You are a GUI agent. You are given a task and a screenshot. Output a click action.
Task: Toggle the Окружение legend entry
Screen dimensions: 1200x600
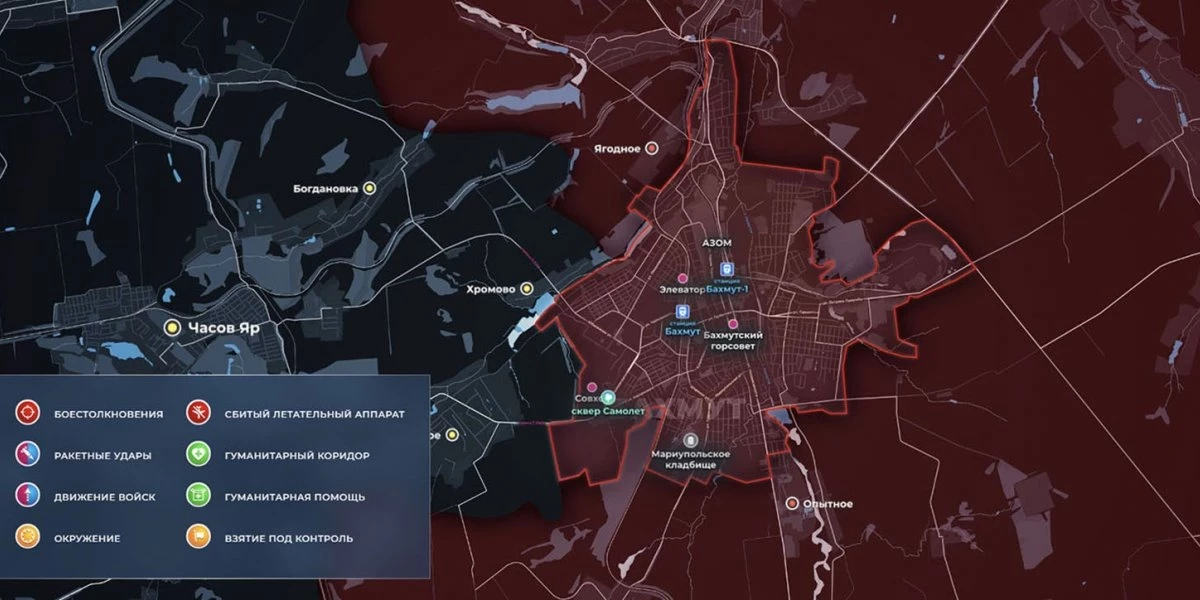click(27, 538)
